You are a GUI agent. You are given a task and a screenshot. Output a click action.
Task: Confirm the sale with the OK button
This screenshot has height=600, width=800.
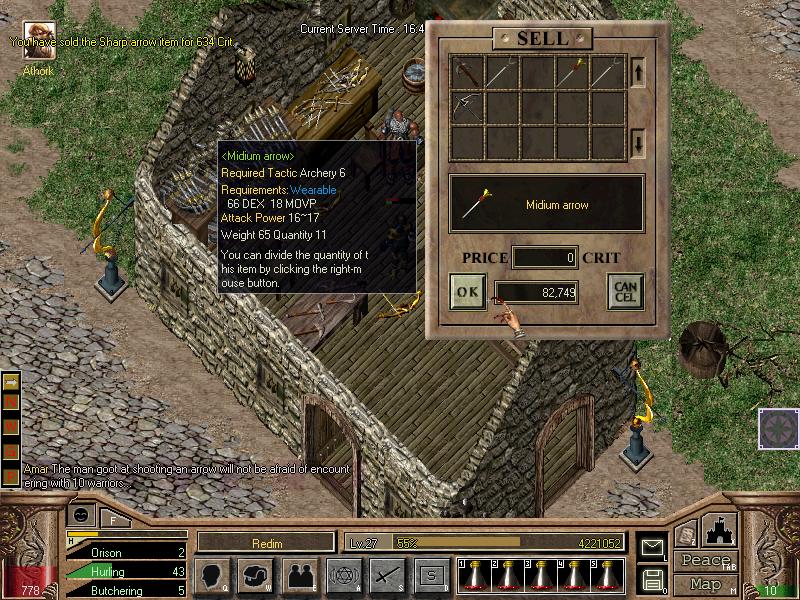coord(467,292)
